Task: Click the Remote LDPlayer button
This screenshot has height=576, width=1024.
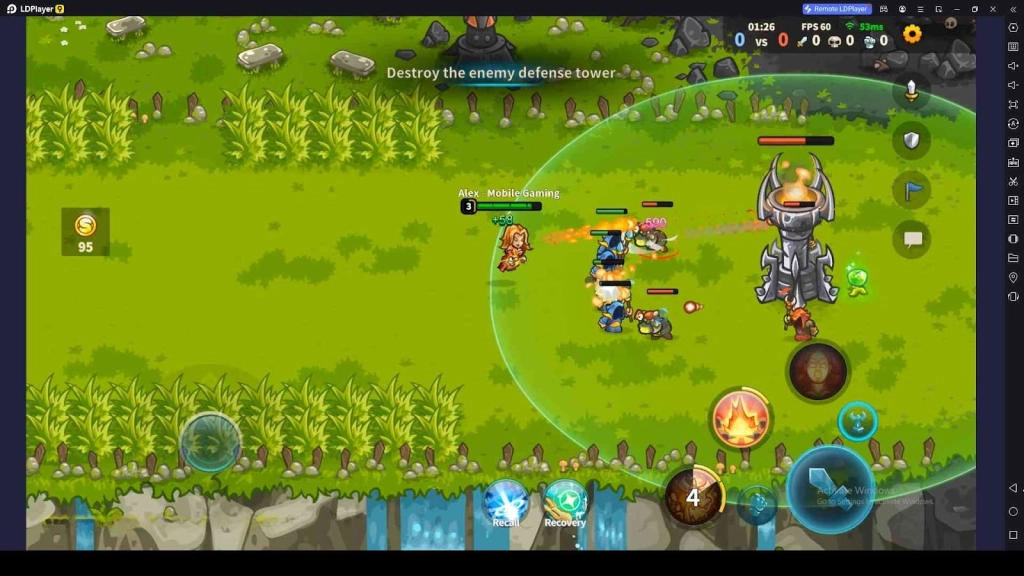Action: (x=836, y=9)
